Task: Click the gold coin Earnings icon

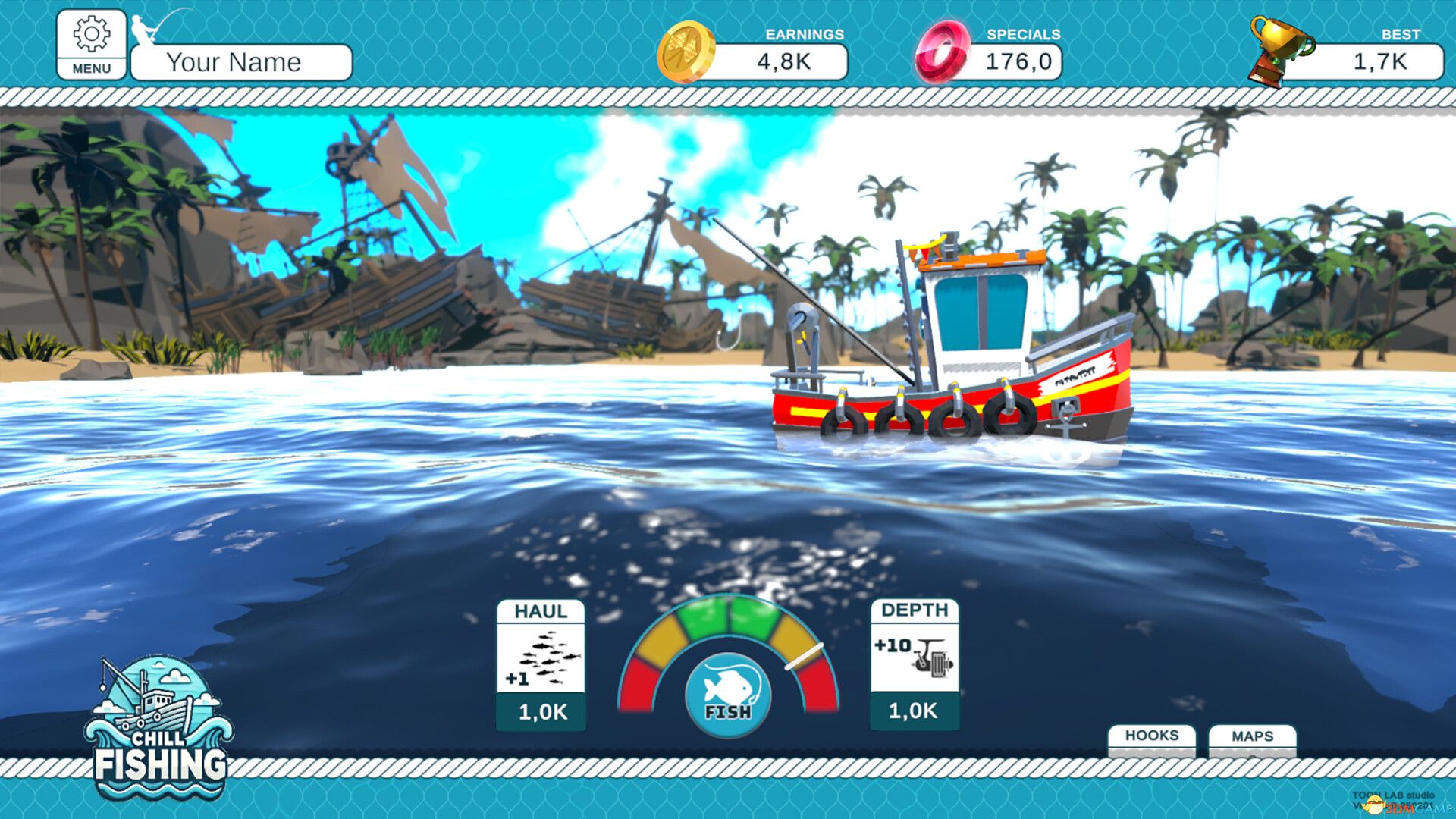Action: pyautogui.click(x=687, y=50)
